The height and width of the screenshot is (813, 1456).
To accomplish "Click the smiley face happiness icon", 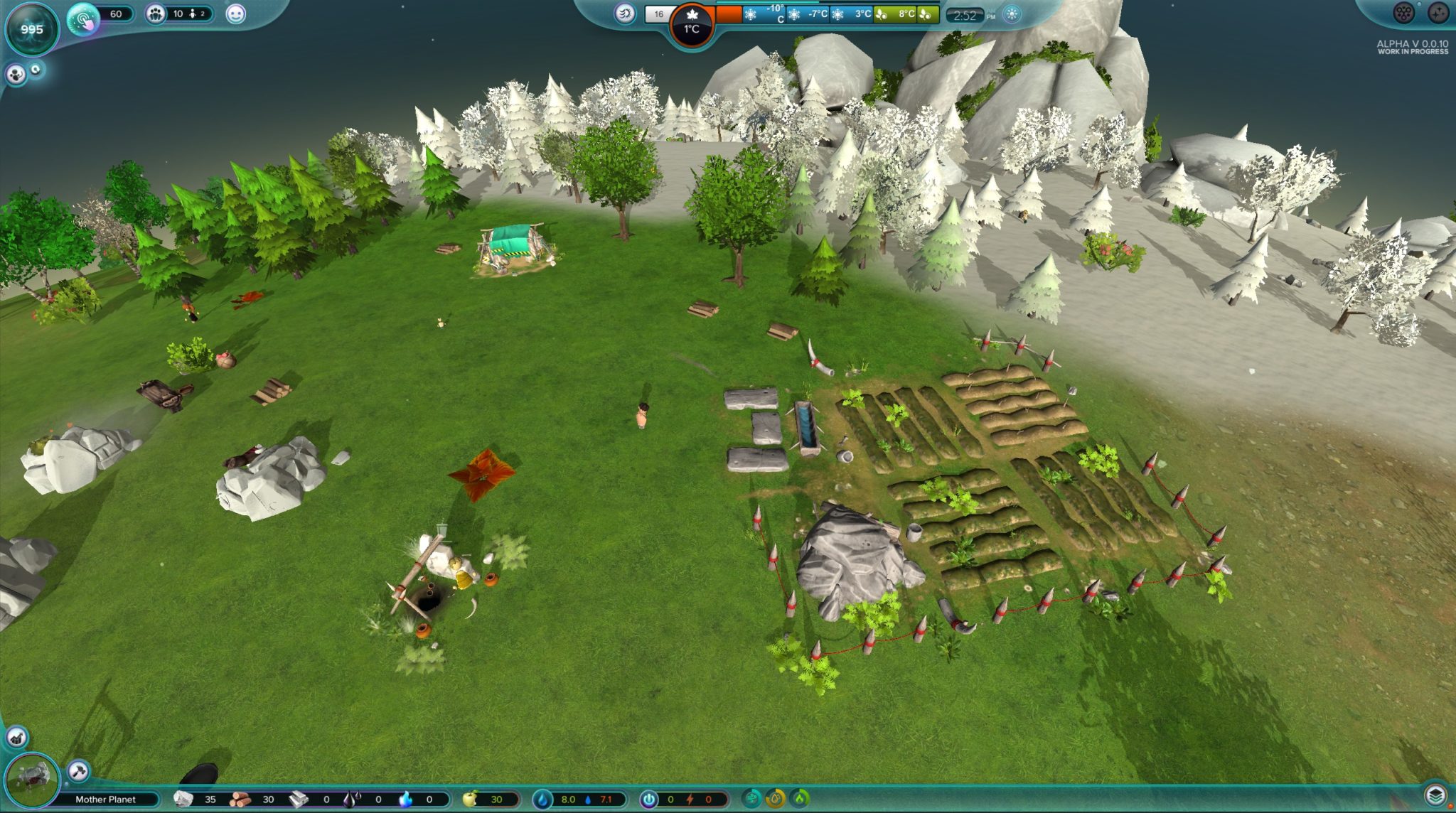I will (x=235, y=14).
